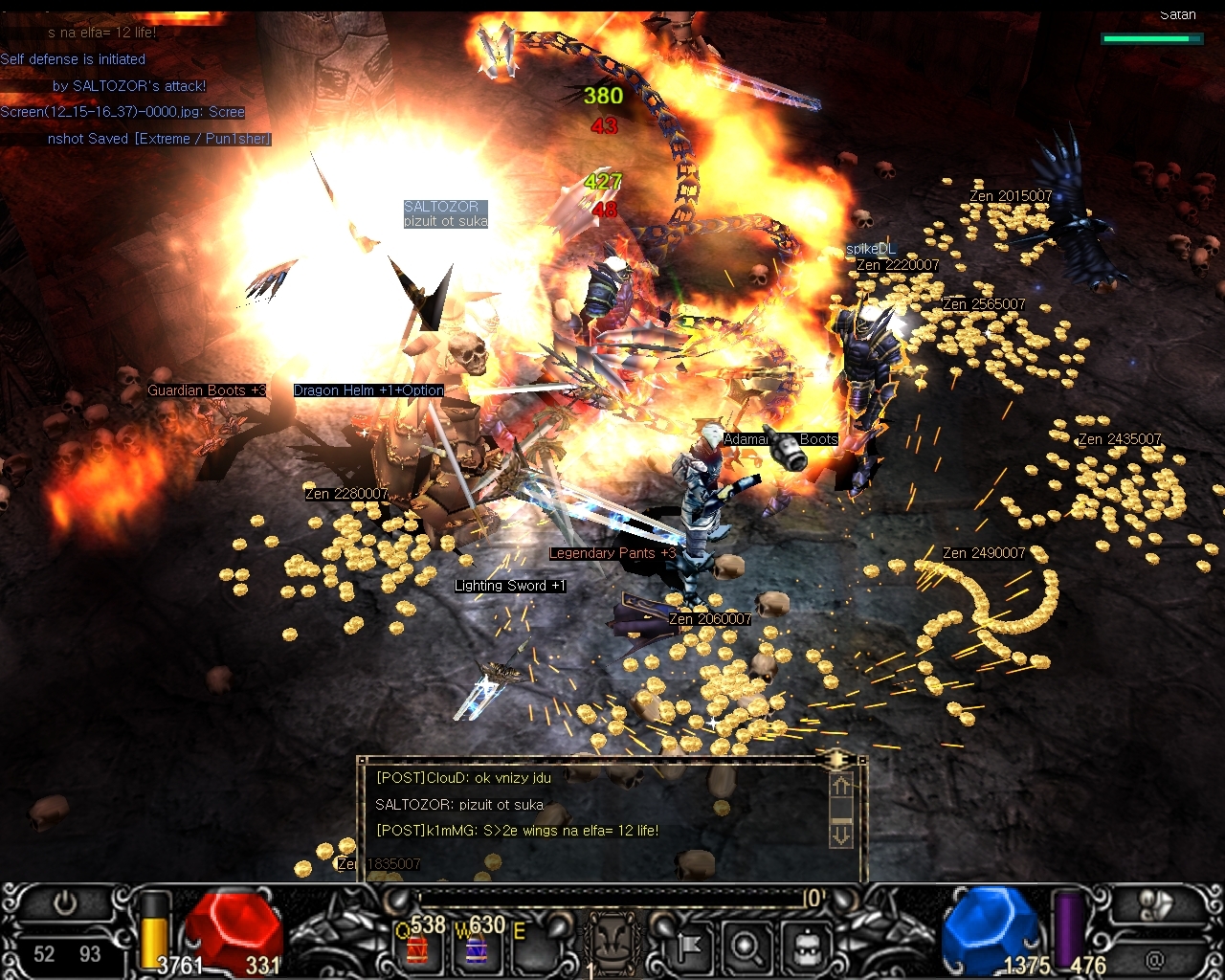Click the chat window resize handle
The height and width of the screenshot is (980, 1225).
pyautogui.click(x=837, y=760)
